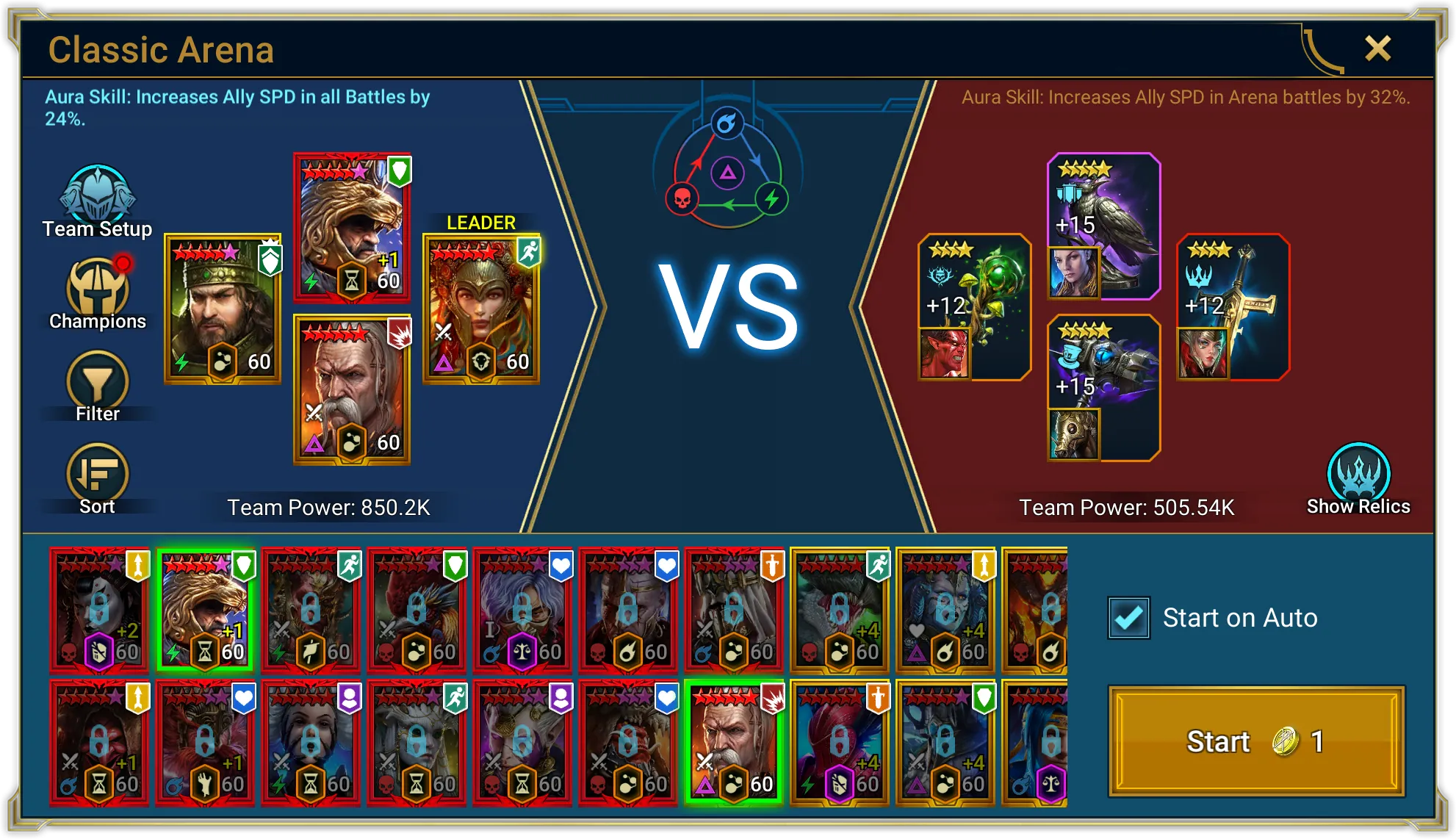
Task: Inspect the enemy raven relic card
Action: (x=1103, y=226)
